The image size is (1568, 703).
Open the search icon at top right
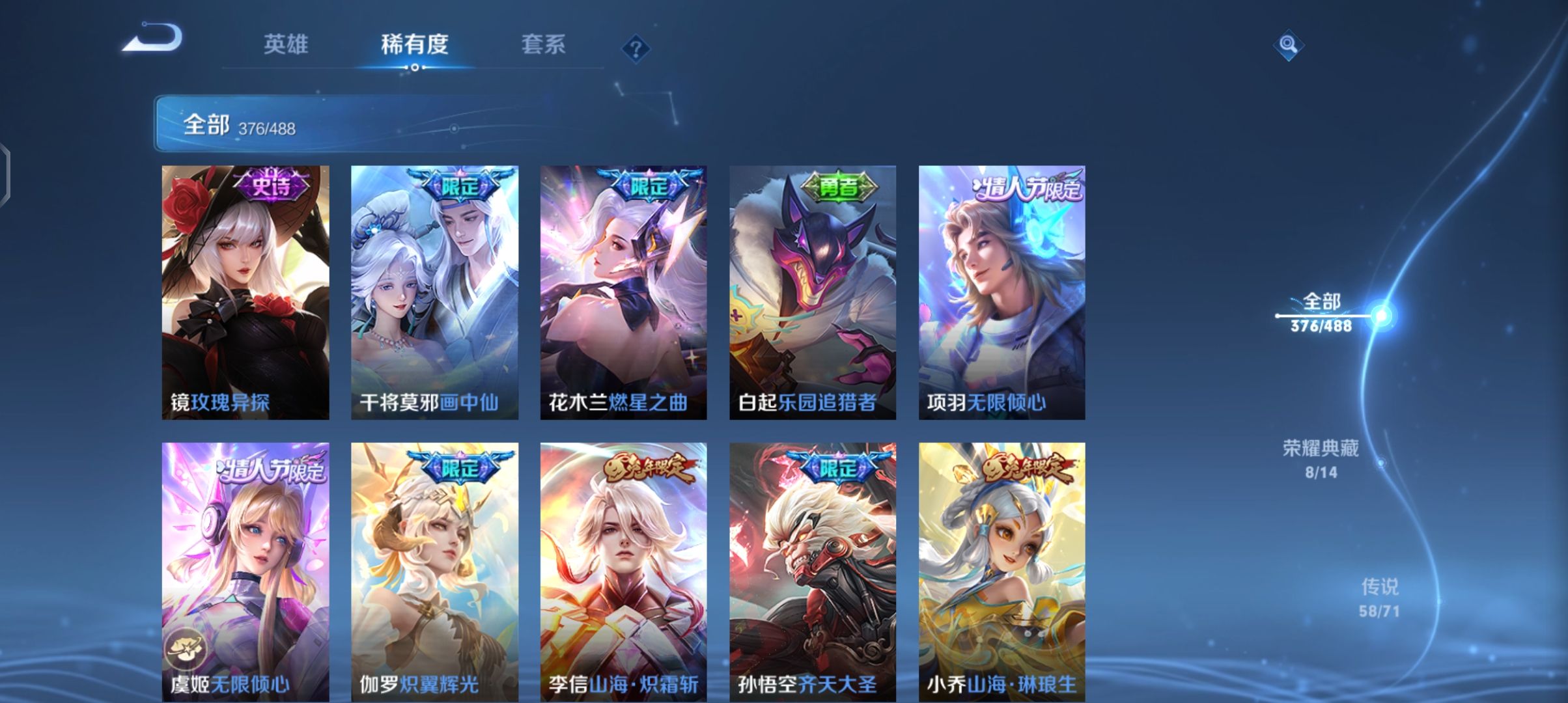click(x=1287, y=46)
